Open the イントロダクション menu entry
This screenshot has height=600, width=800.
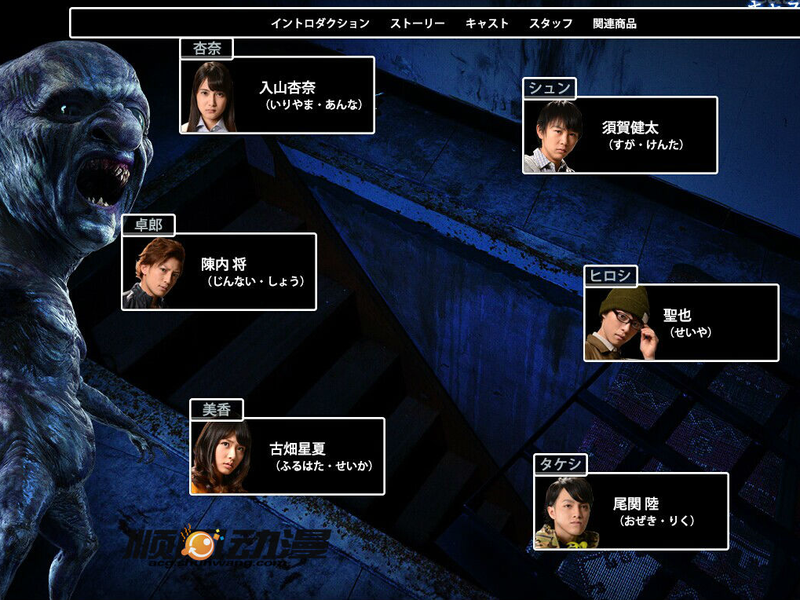click(x=320, y=23)
